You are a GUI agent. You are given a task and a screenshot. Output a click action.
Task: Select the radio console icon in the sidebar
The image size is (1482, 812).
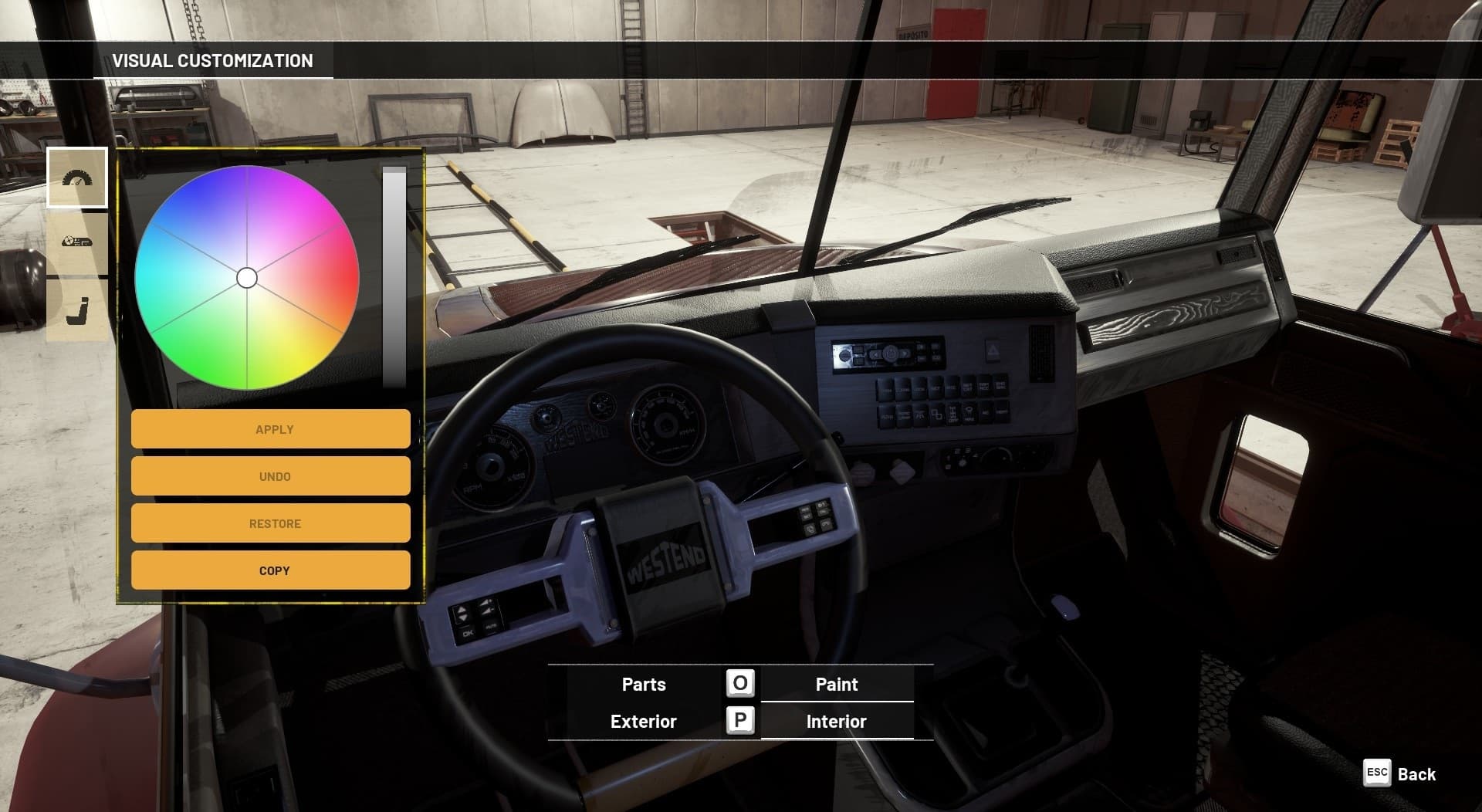[78, 242]
